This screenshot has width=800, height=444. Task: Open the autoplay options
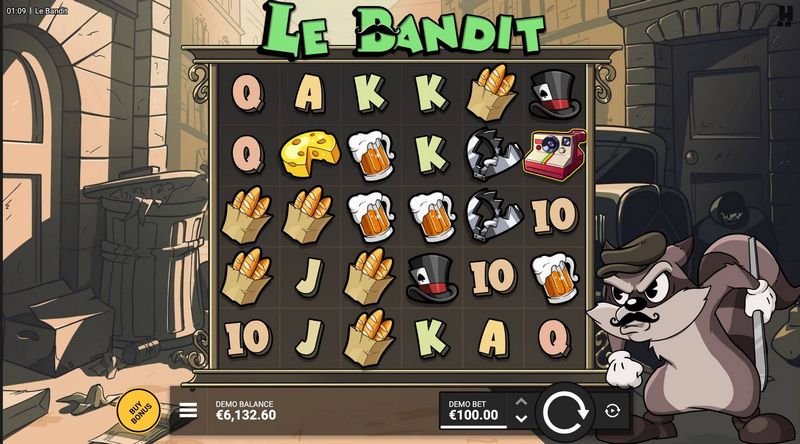pyautogui.click(x=612, y=410)
